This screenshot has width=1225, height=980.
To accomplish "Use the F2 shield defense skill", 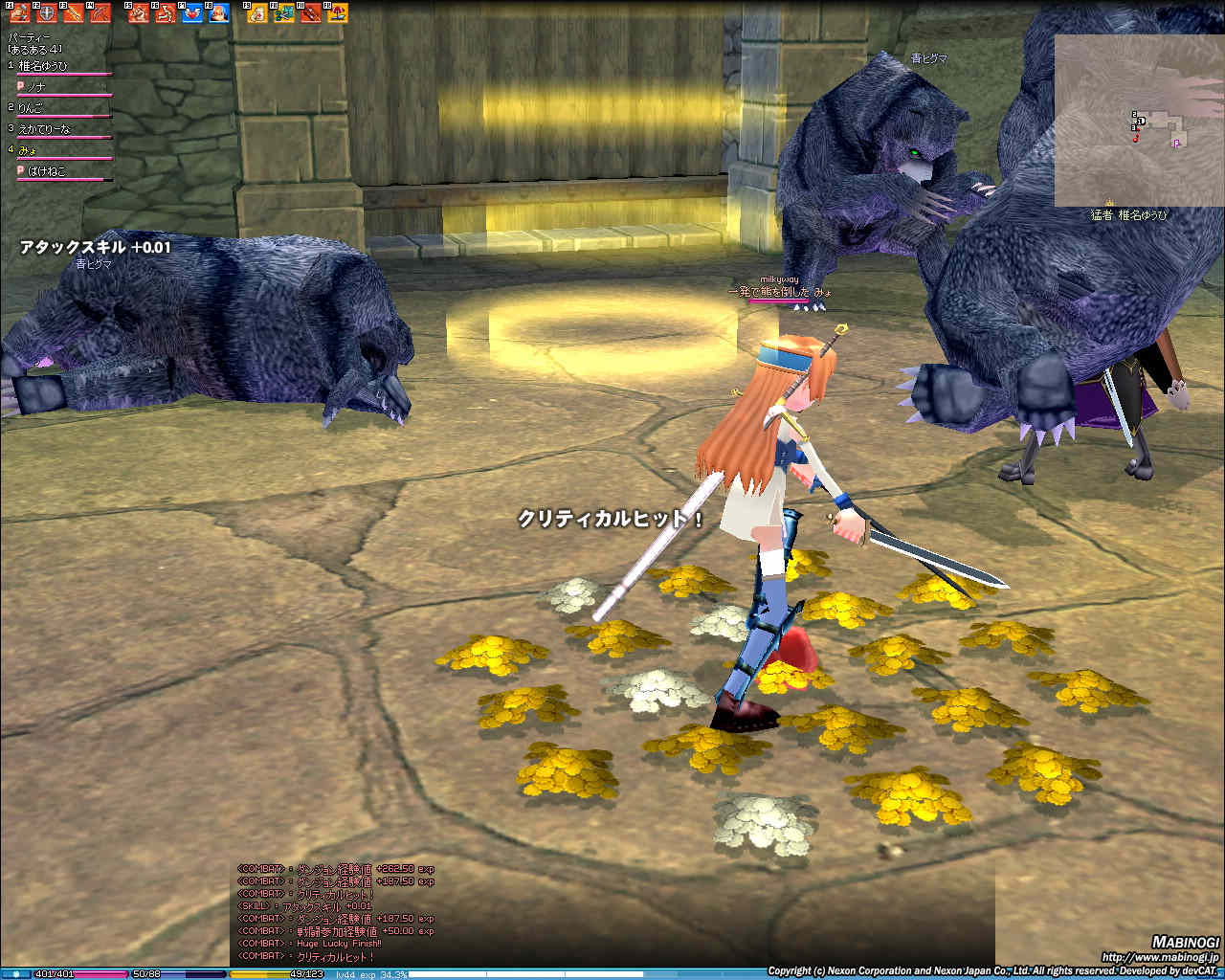I will pyautogui.click(x=46, y=13).
